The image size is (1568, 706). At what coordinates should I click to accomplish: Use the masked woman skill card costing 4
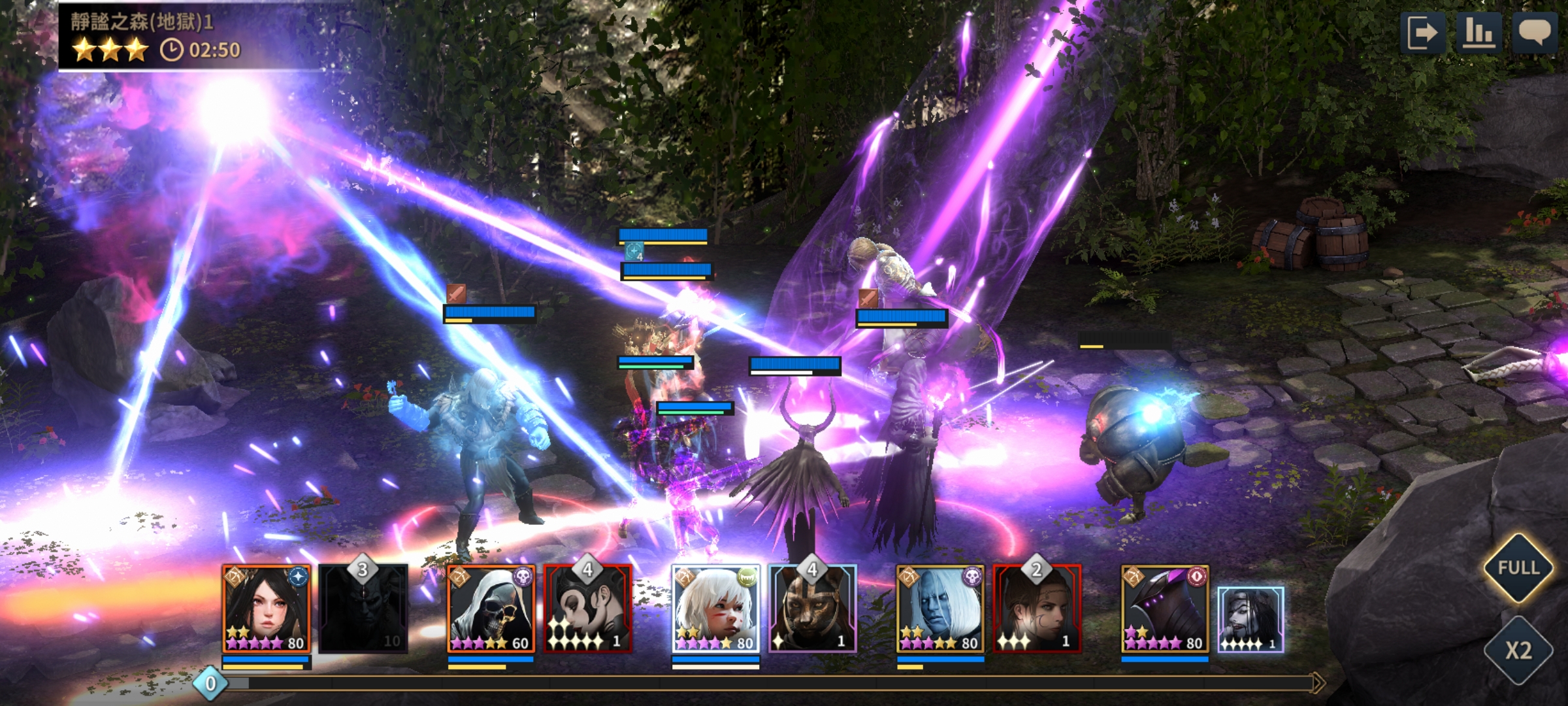(588, 609)
